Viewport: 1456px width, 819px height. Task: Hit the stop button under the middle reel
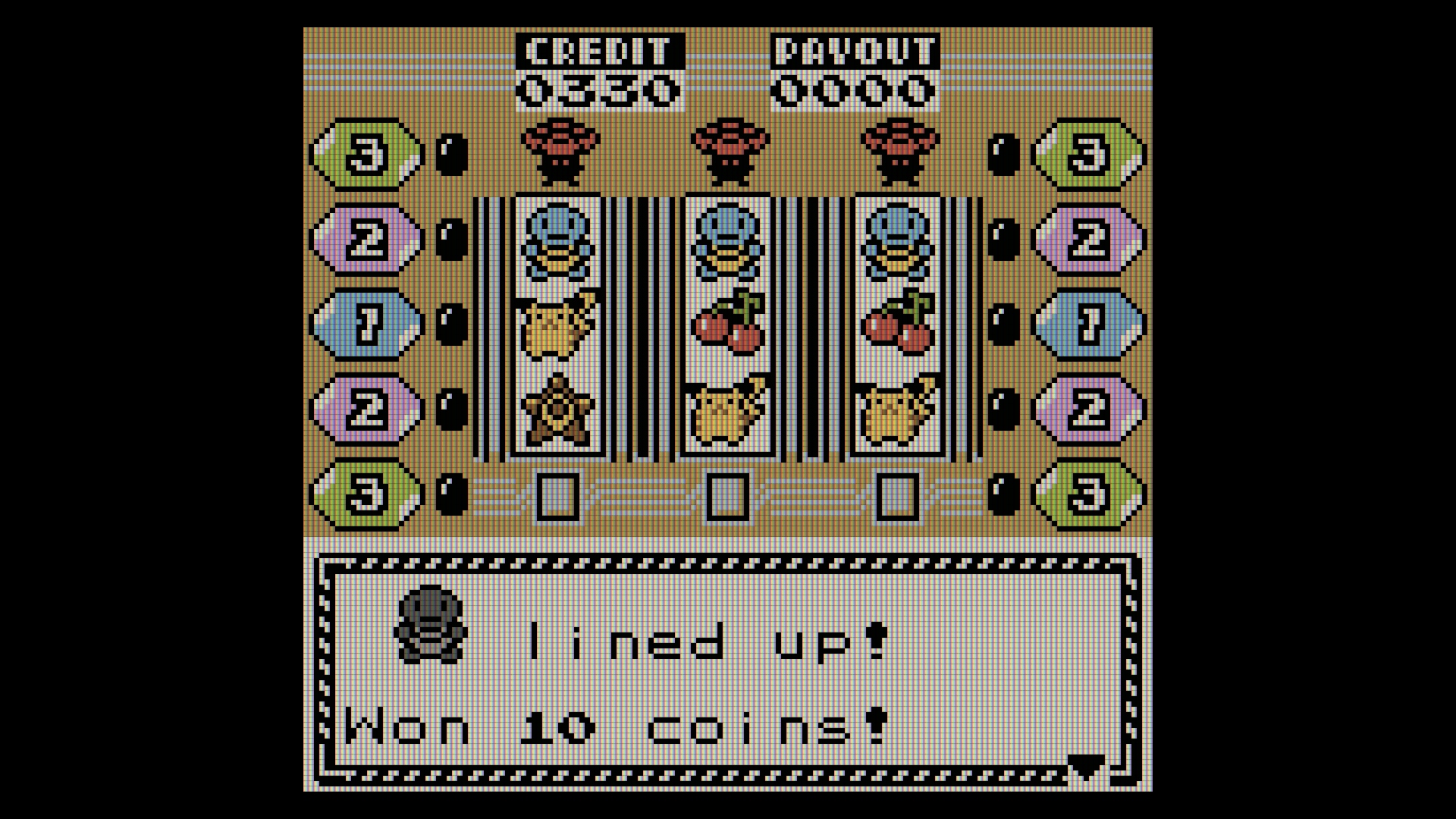728,496
